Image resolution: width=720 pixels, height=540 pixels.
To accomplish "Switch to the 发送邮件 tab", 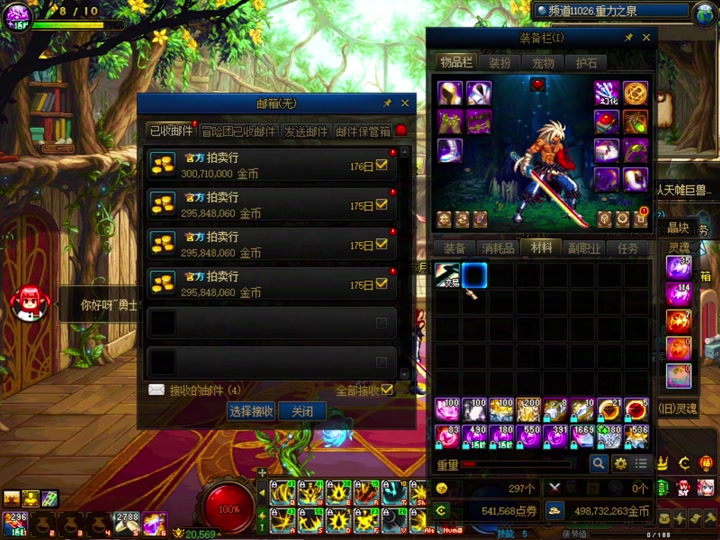I will coord(305,131).
